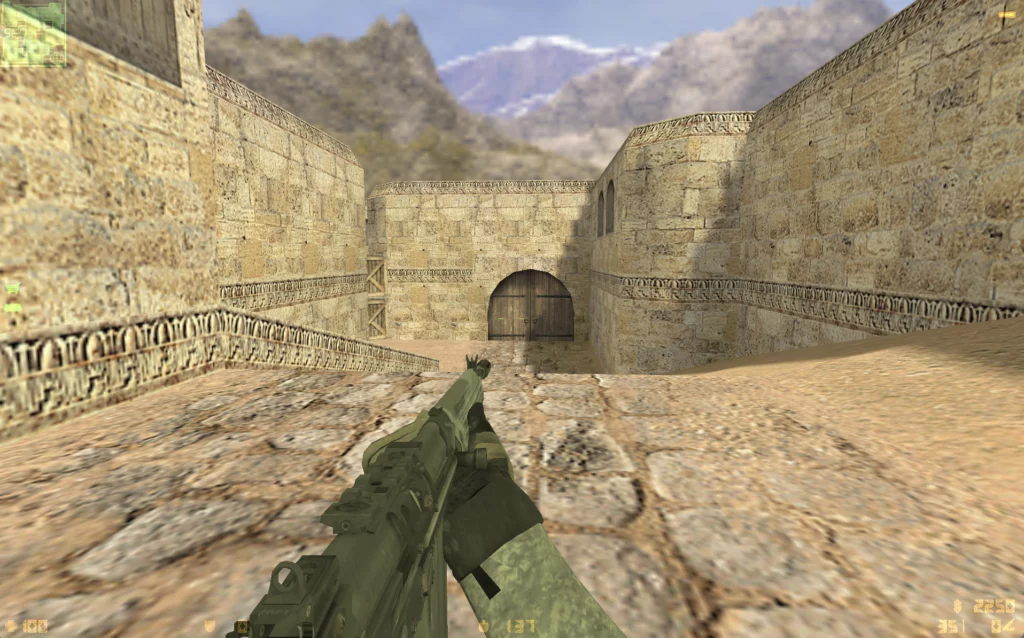
Task: Click the flashlight indicator icon
Action: tap(1006, 14)
